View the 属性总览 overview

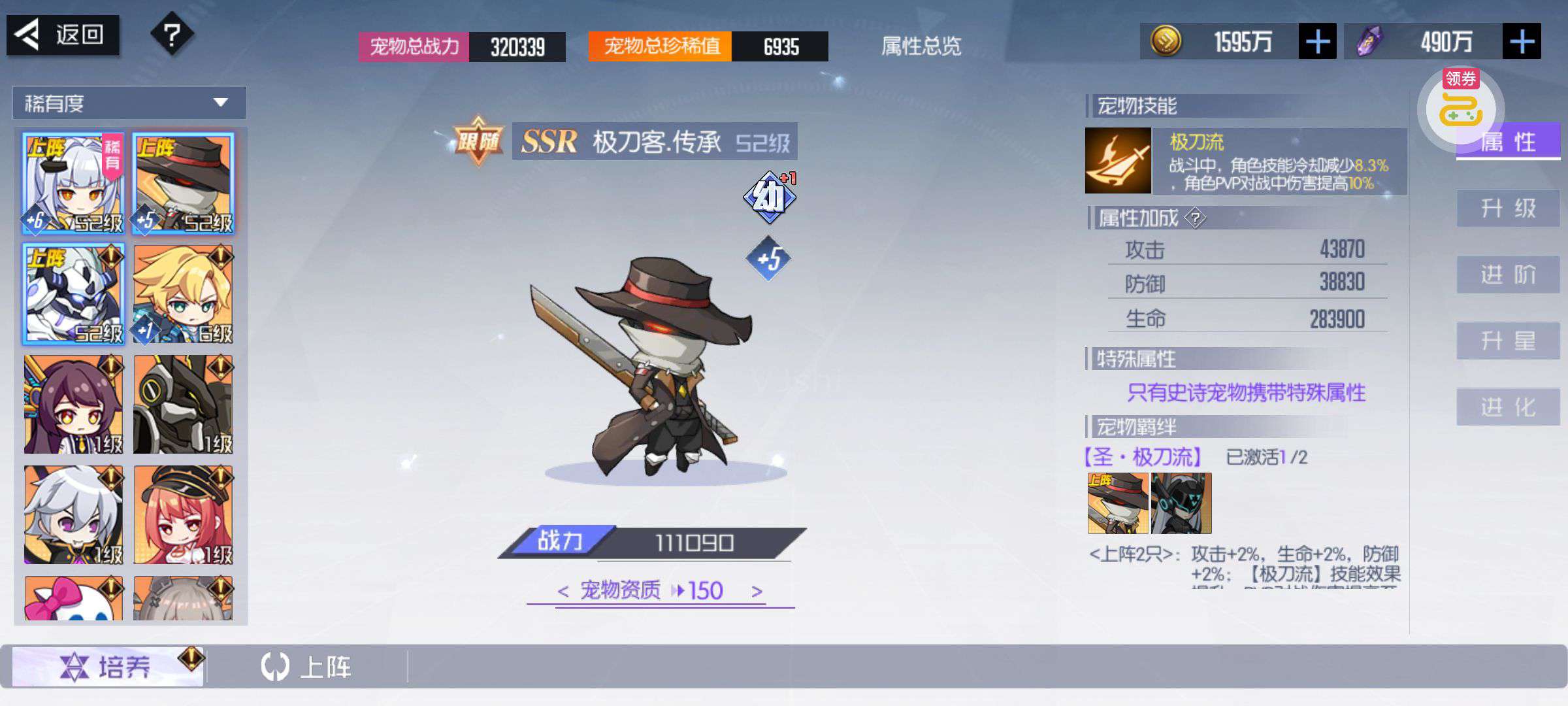pyautogui.click(x=921, y=46)
